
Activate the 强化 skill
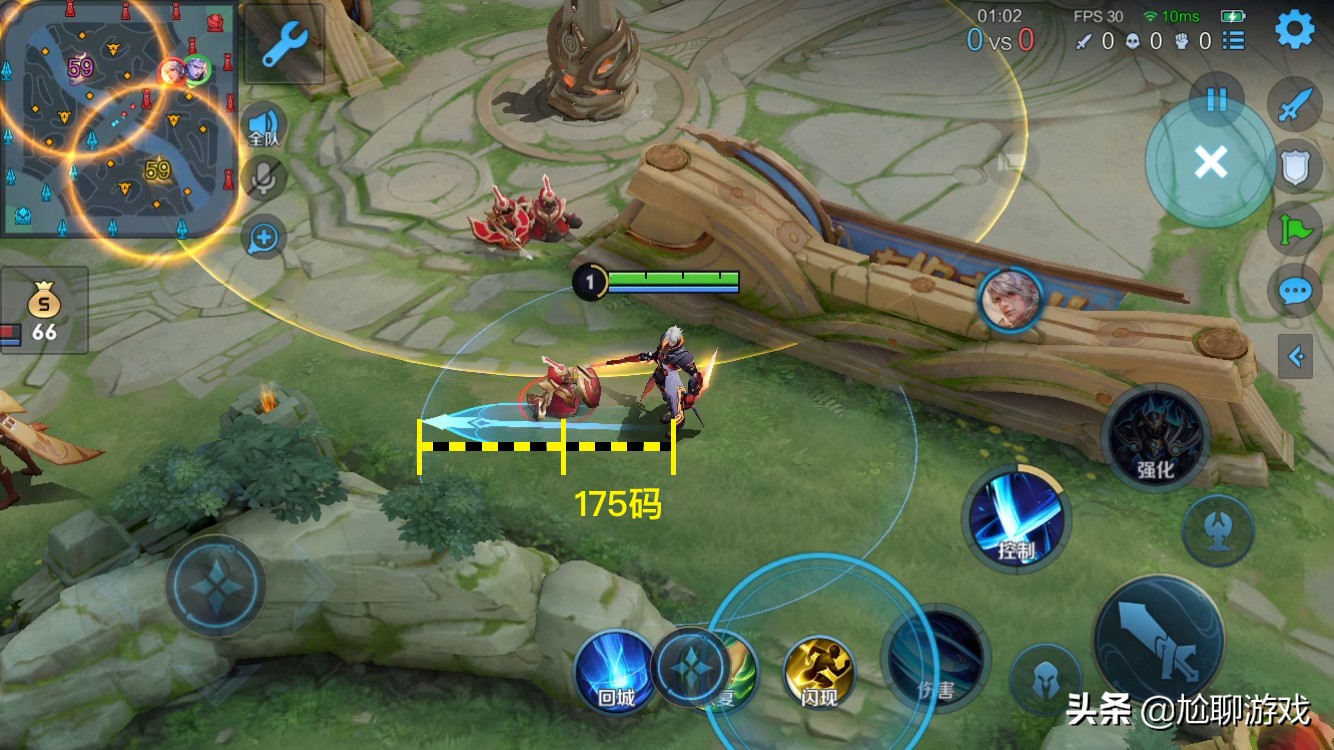click(1156, 438)
